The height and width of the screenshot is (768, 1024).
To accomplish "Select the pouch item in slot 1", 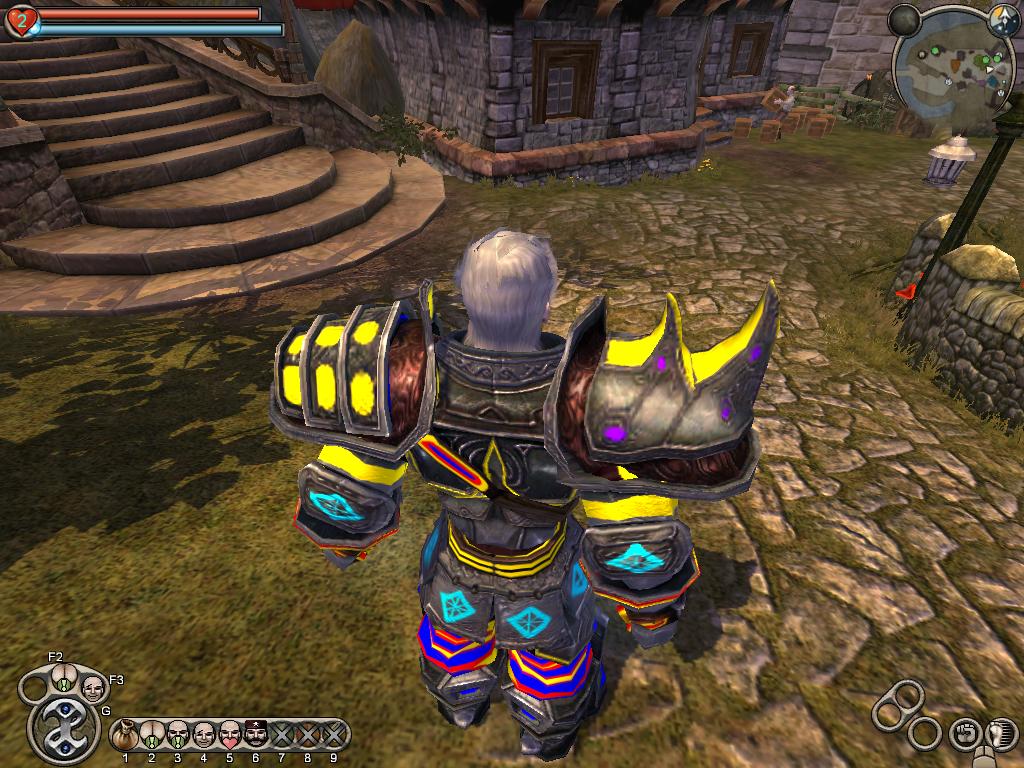I will [125, 736].
